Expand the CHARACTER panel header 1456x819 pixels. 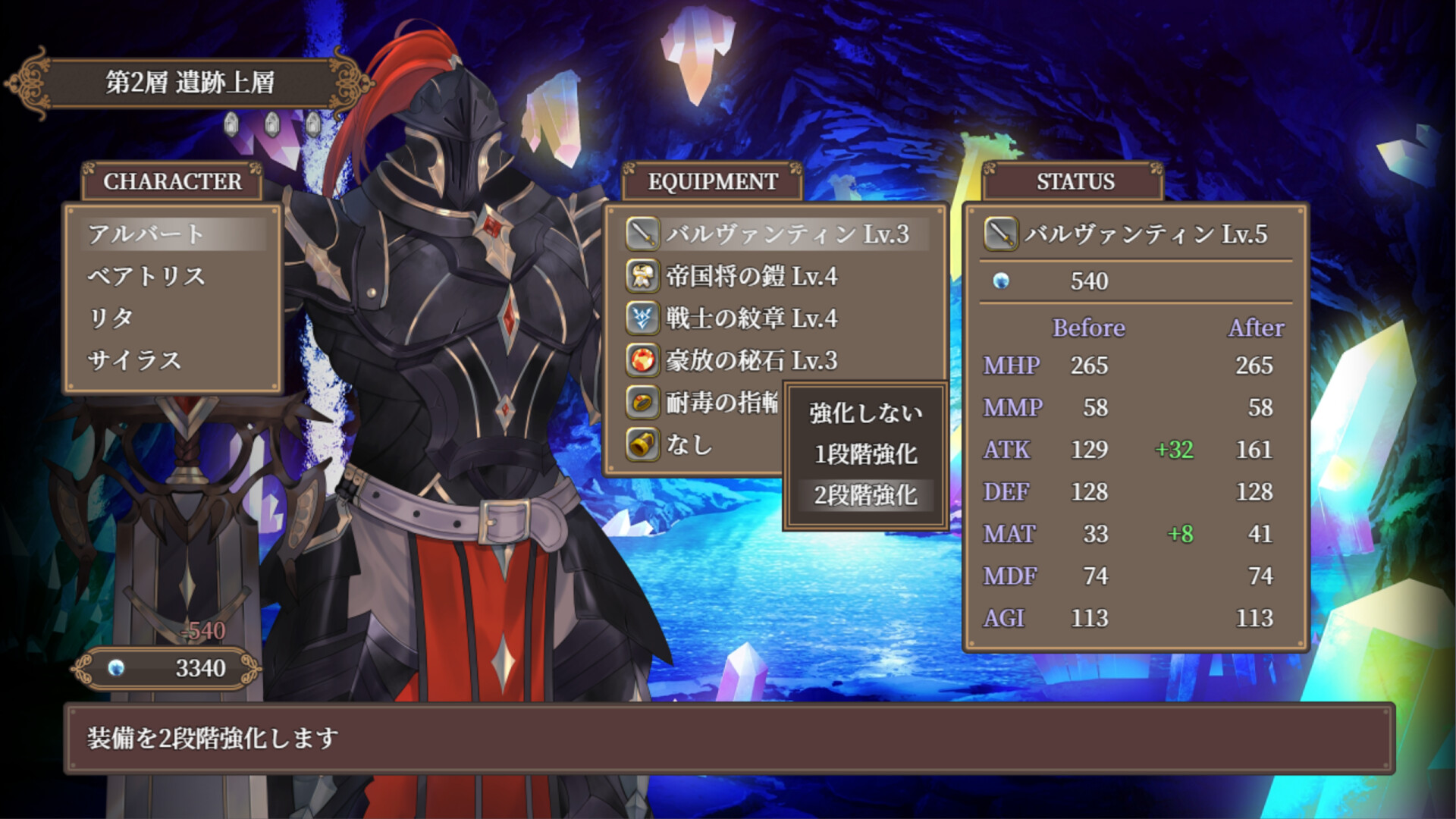(172, 181)
